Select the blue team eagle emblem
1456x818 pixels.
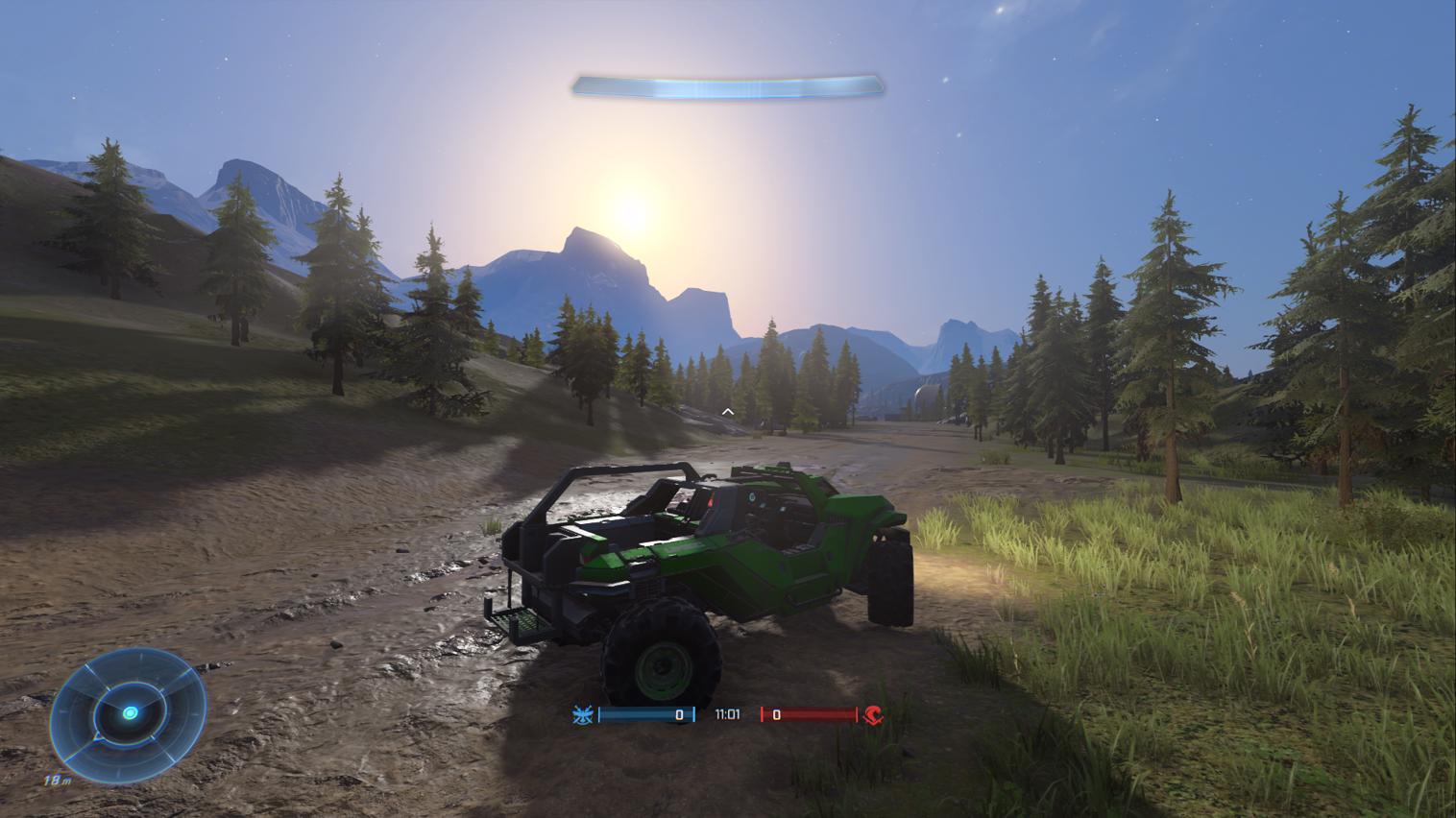(581, 714)
